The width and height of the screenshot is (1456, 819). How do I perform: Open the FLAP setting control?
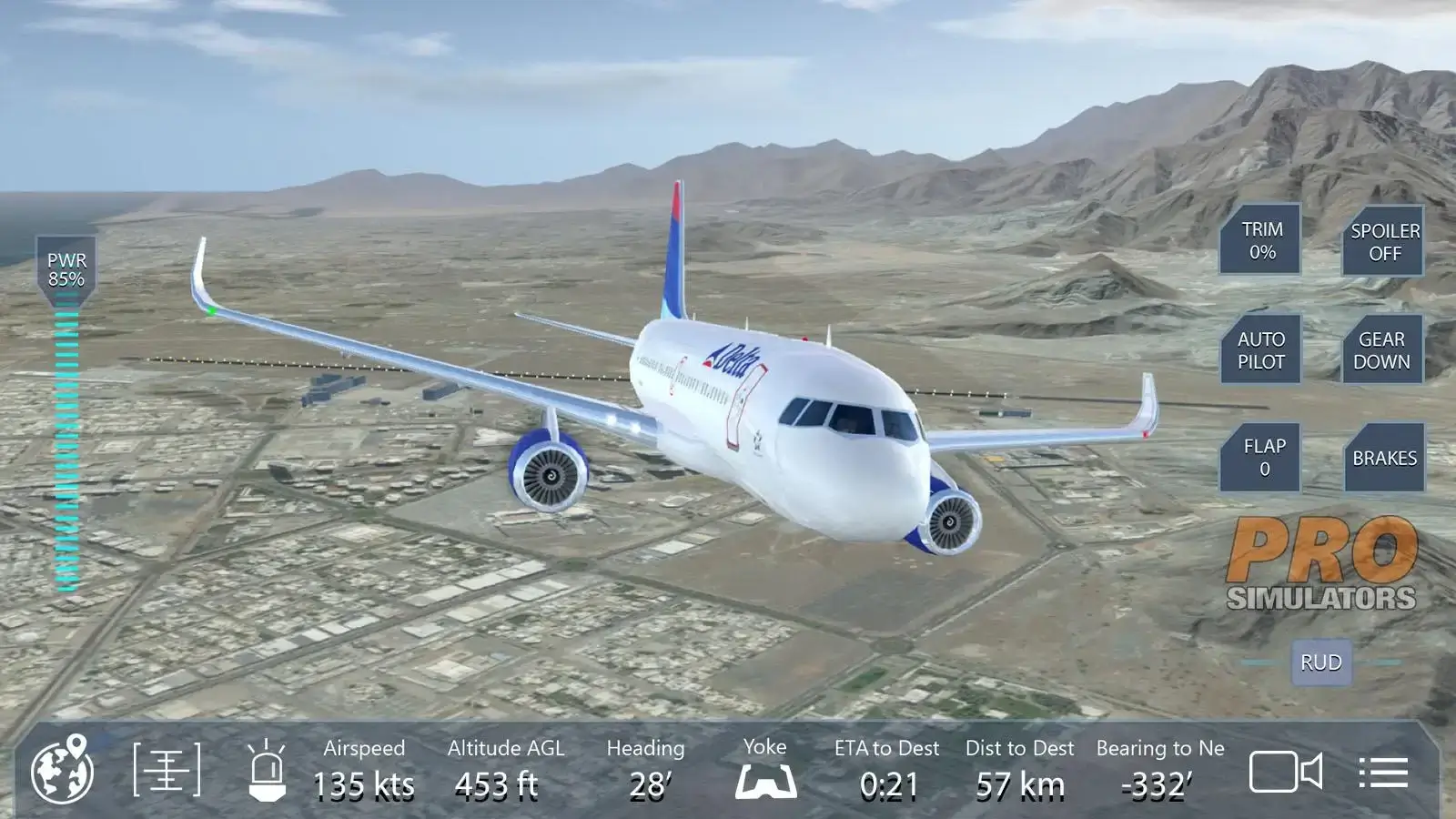pos(1263,457)
